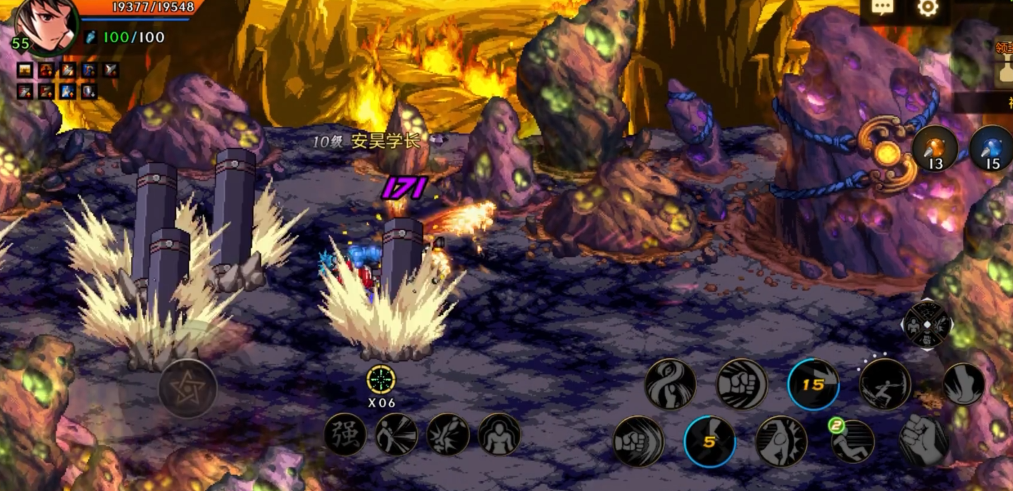This screenshot has width=1013, height=491.
Task: Open the gear settings menu
Action: (x=928, y=9)
